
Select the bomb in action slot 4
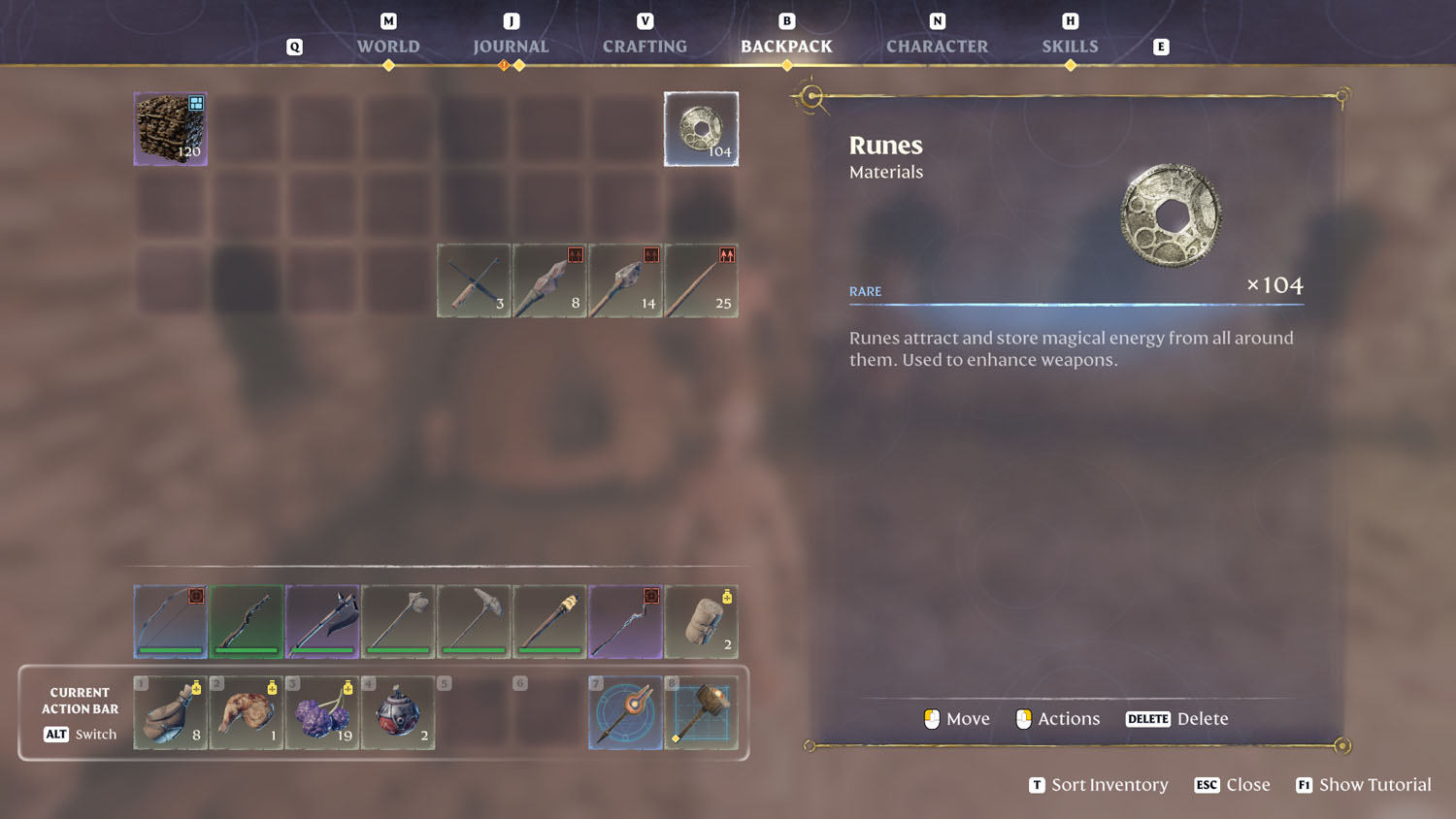click(x=398, y=713)
